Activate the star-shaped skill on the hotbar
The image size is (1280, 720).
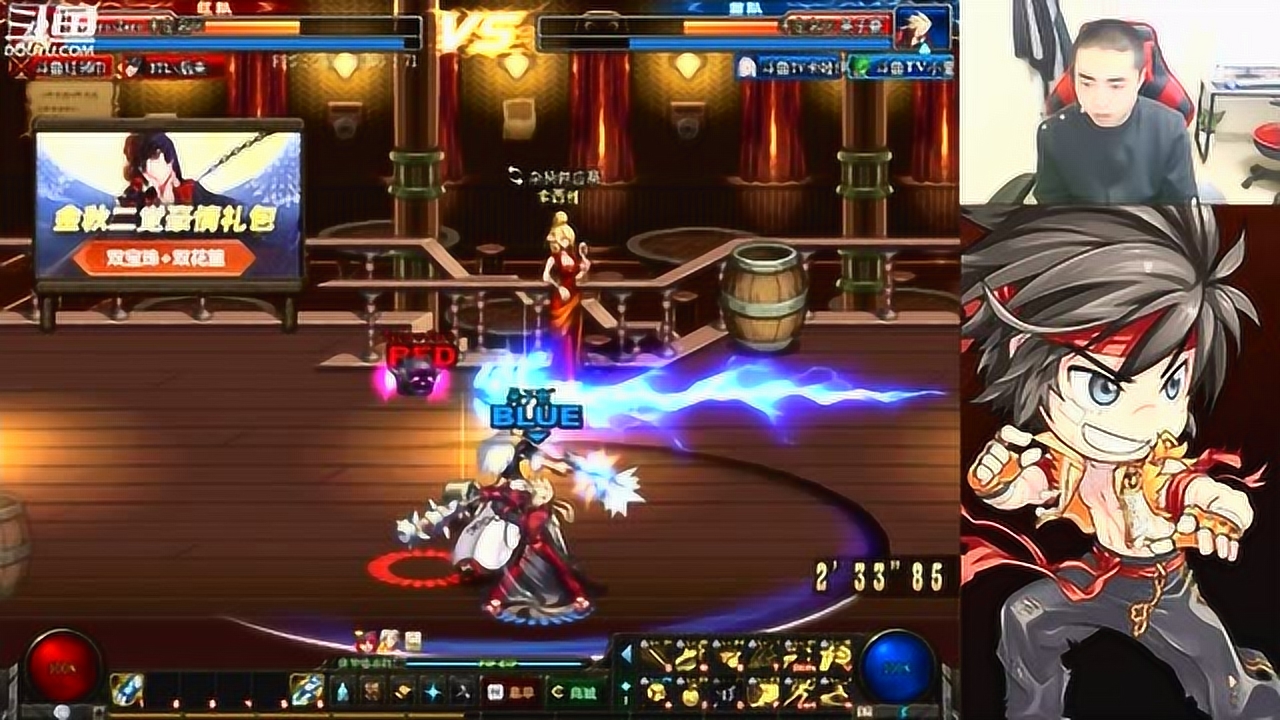click(x=432, y=690)
